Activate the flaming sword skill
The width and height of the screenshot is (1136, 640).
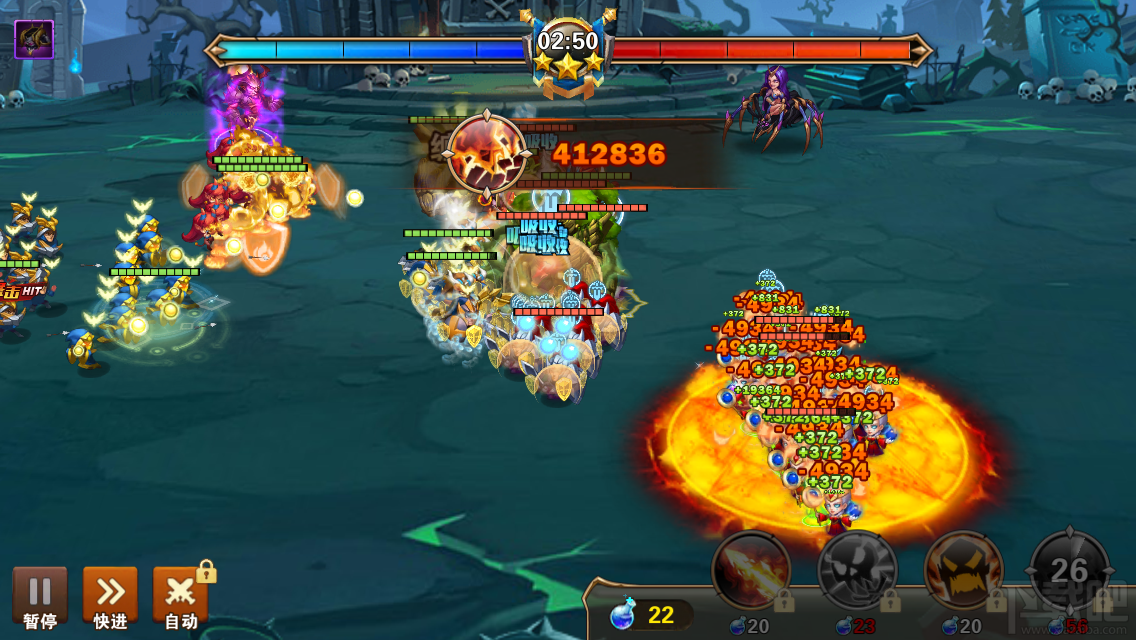pyautogui.click(x=751, y=570)
